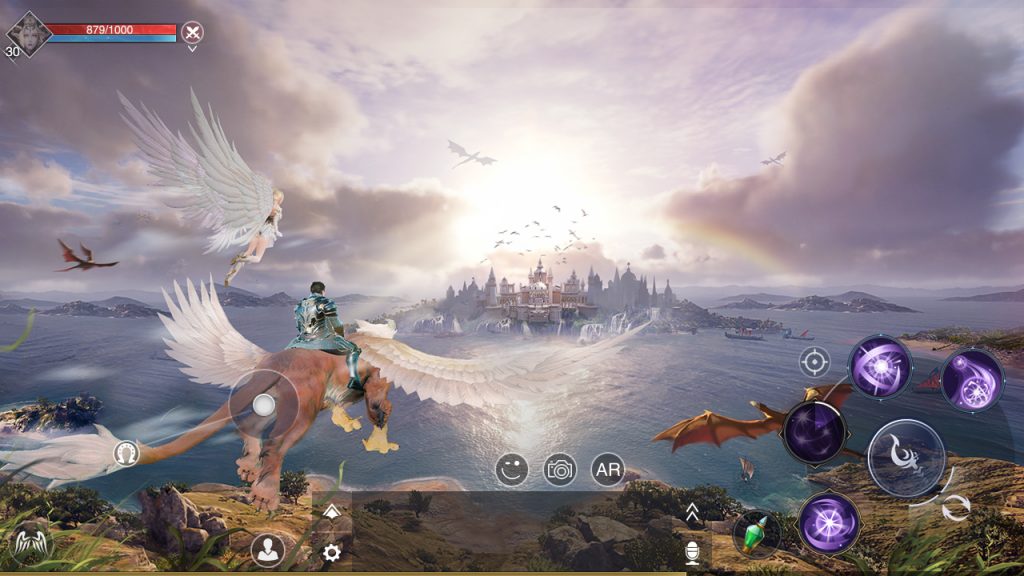The width and height of the screenshot is (1024, 576).
Task: Open the gear settings menu
Action: (331, 552)
